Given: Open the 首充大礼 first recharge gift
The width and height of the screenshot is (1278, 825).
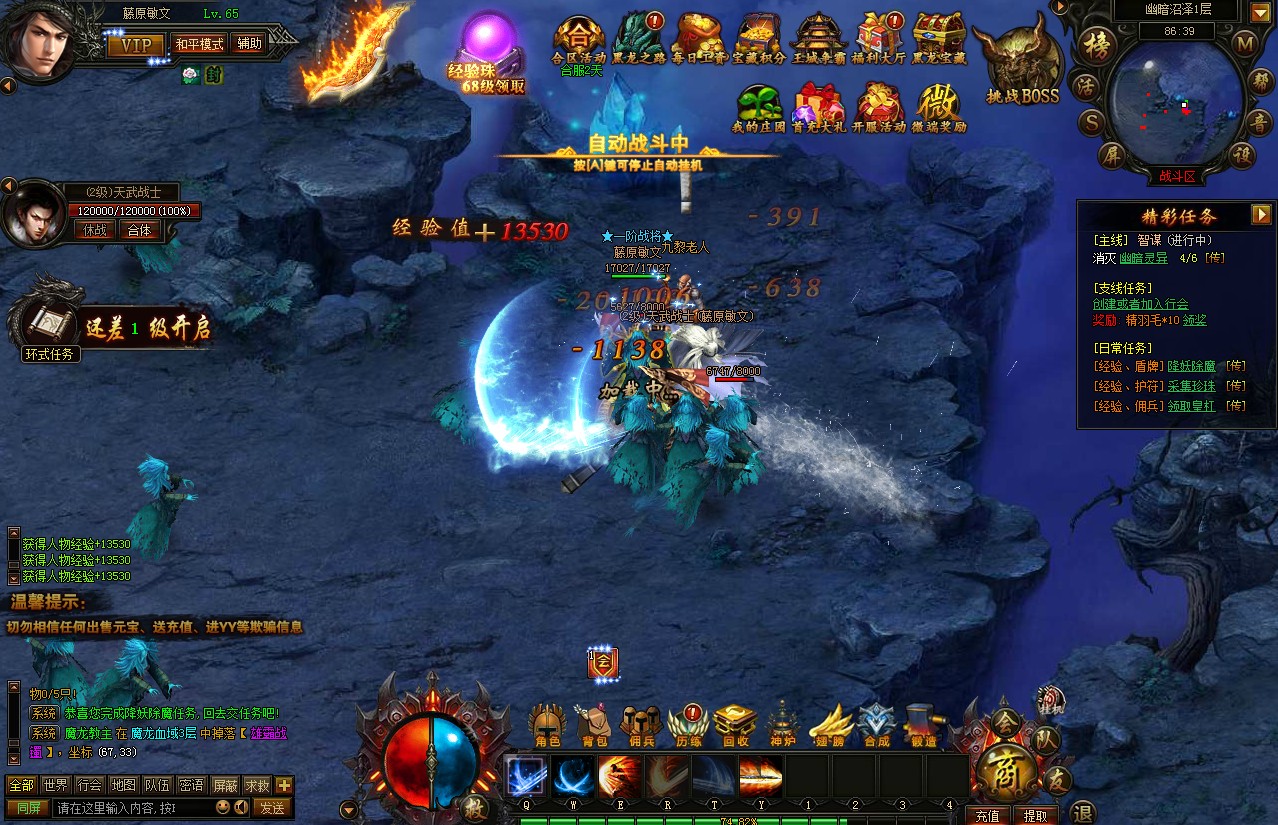Looking at the screenshot, I should pos(818,108).
